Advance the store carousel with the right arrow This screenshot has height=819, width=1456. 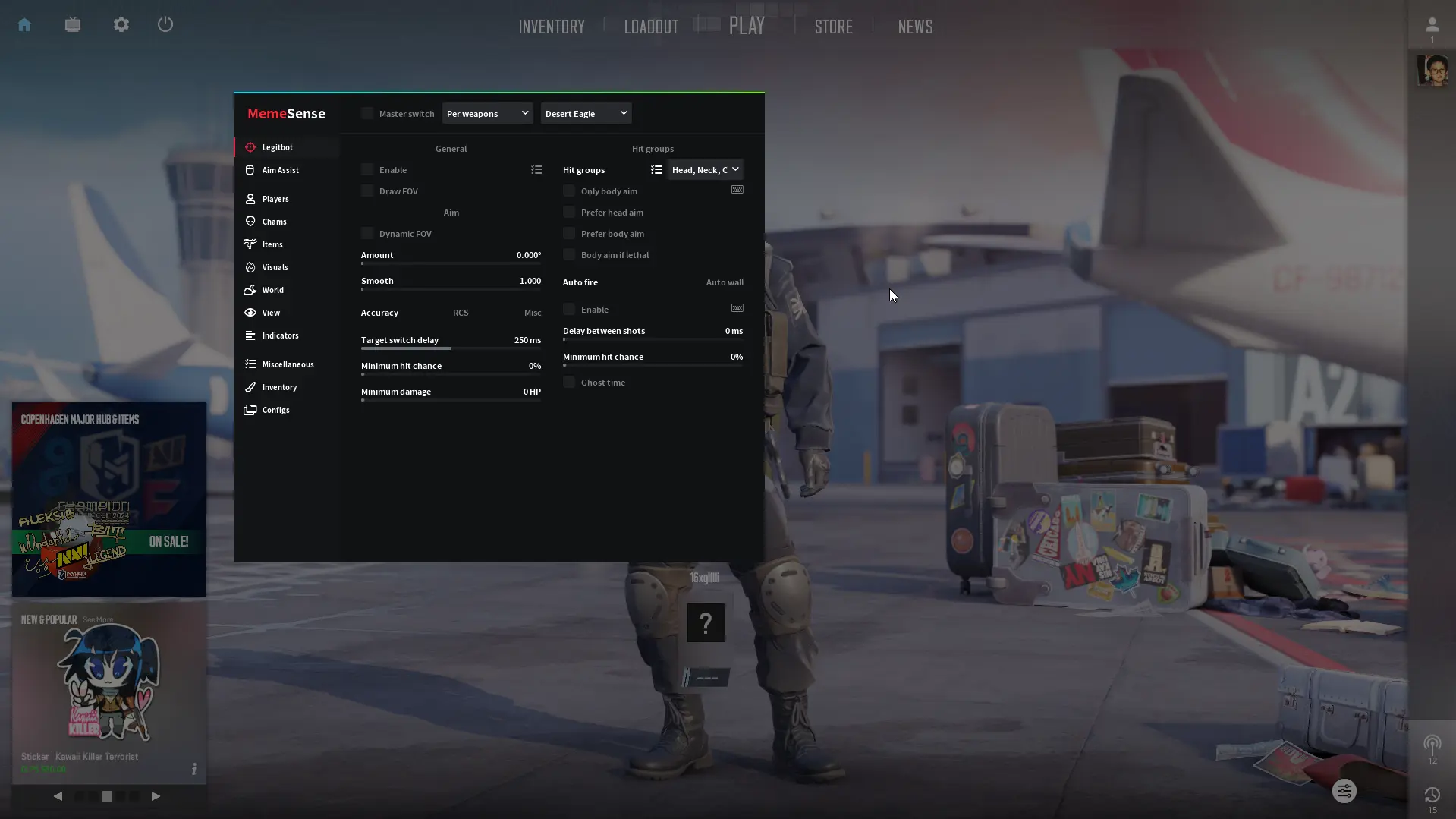click(x=156, y=796)
